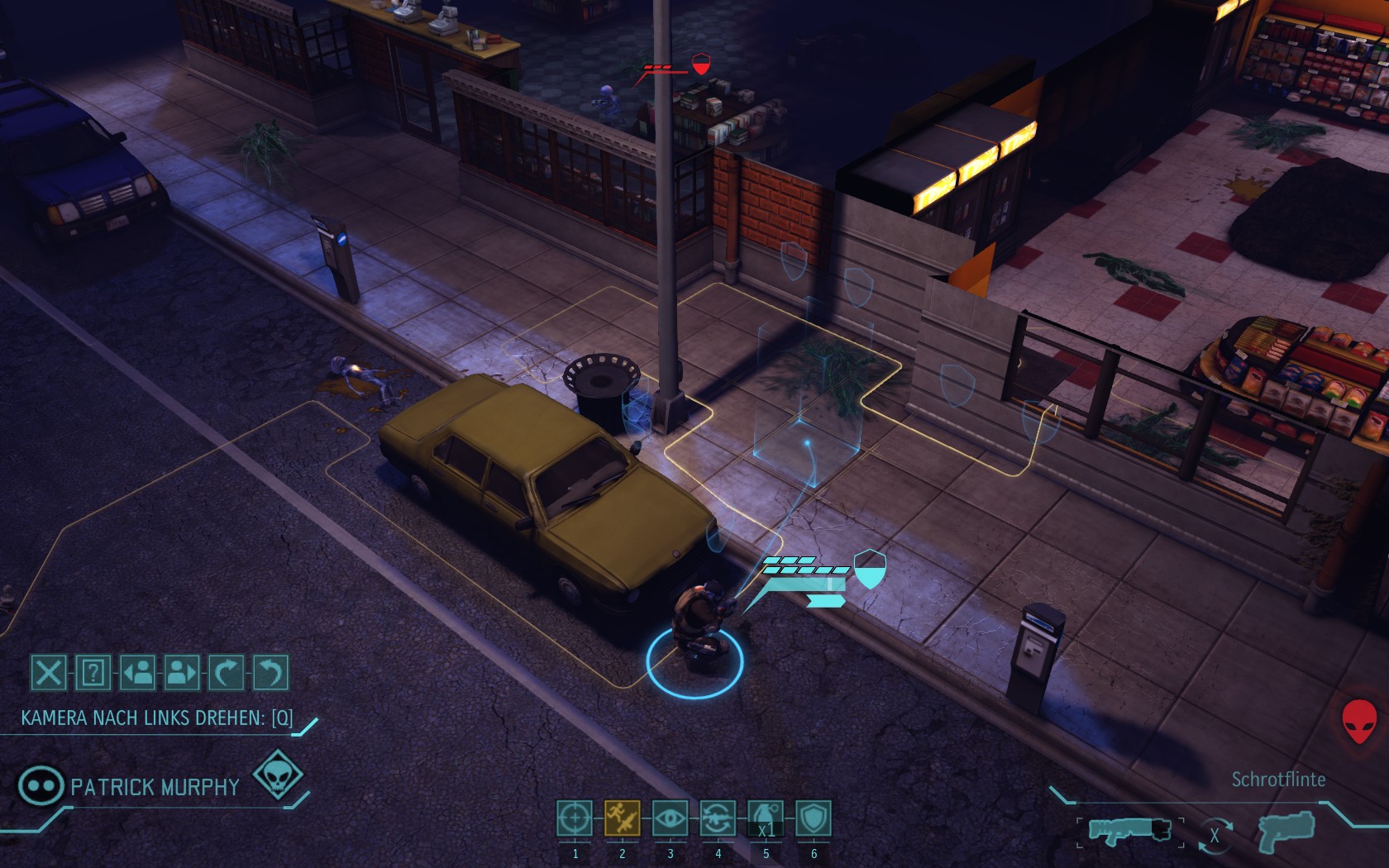
Task: Open the question mark info panel
Action: [93, 673]
